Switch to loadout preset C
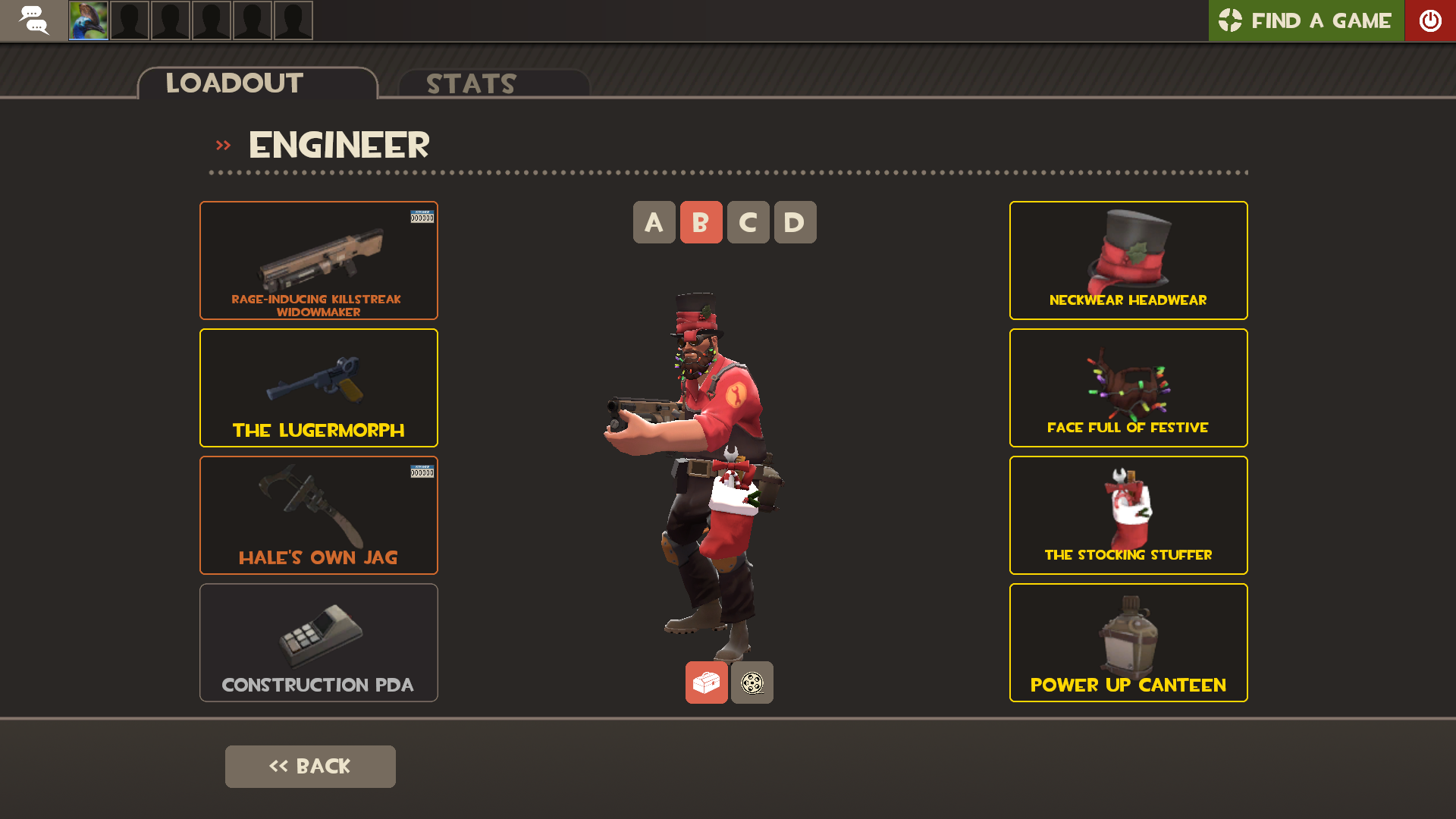1456x819 pixels. (x=748, y=222)
